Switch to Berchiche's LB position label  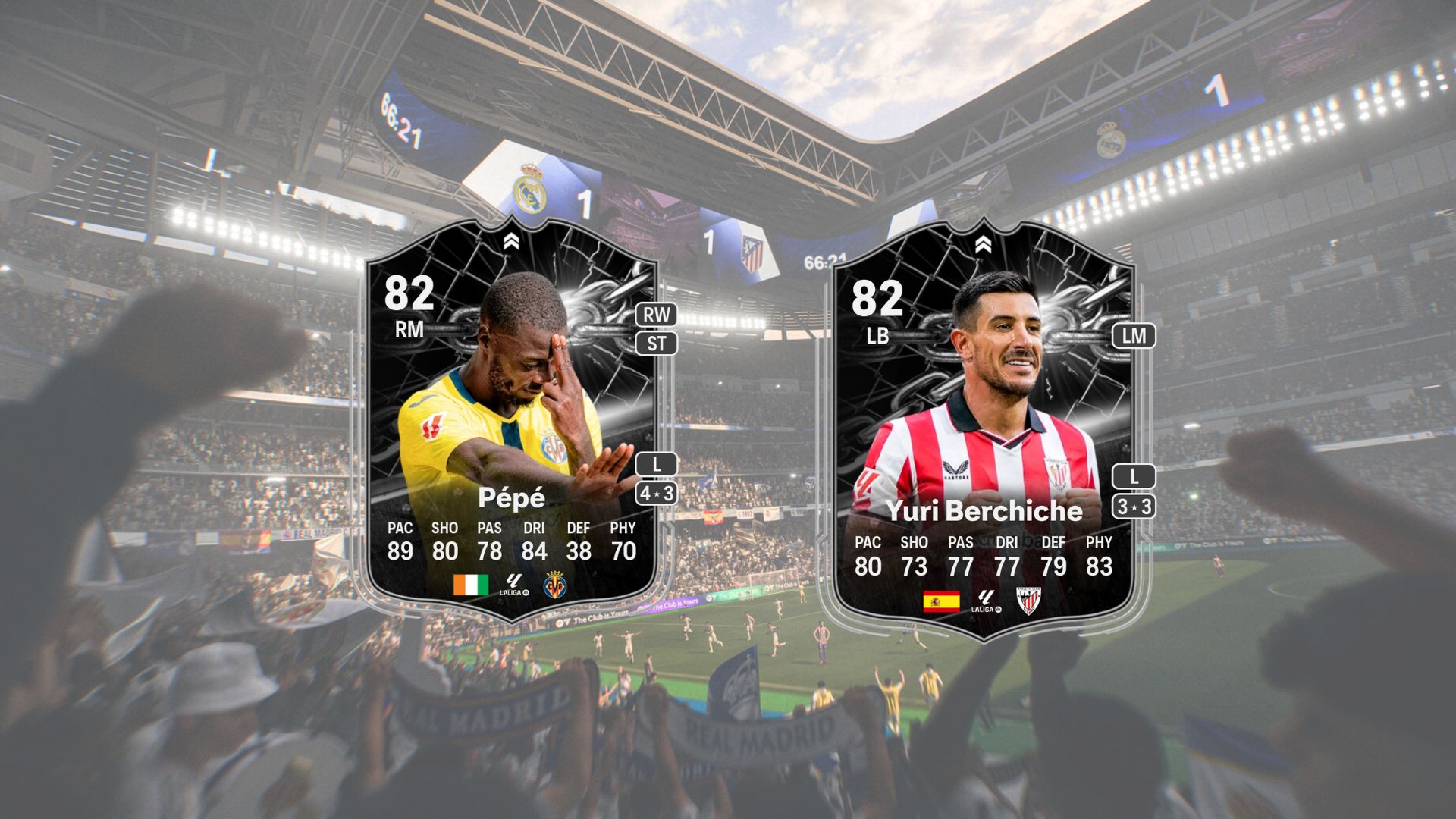click(877, 337)
